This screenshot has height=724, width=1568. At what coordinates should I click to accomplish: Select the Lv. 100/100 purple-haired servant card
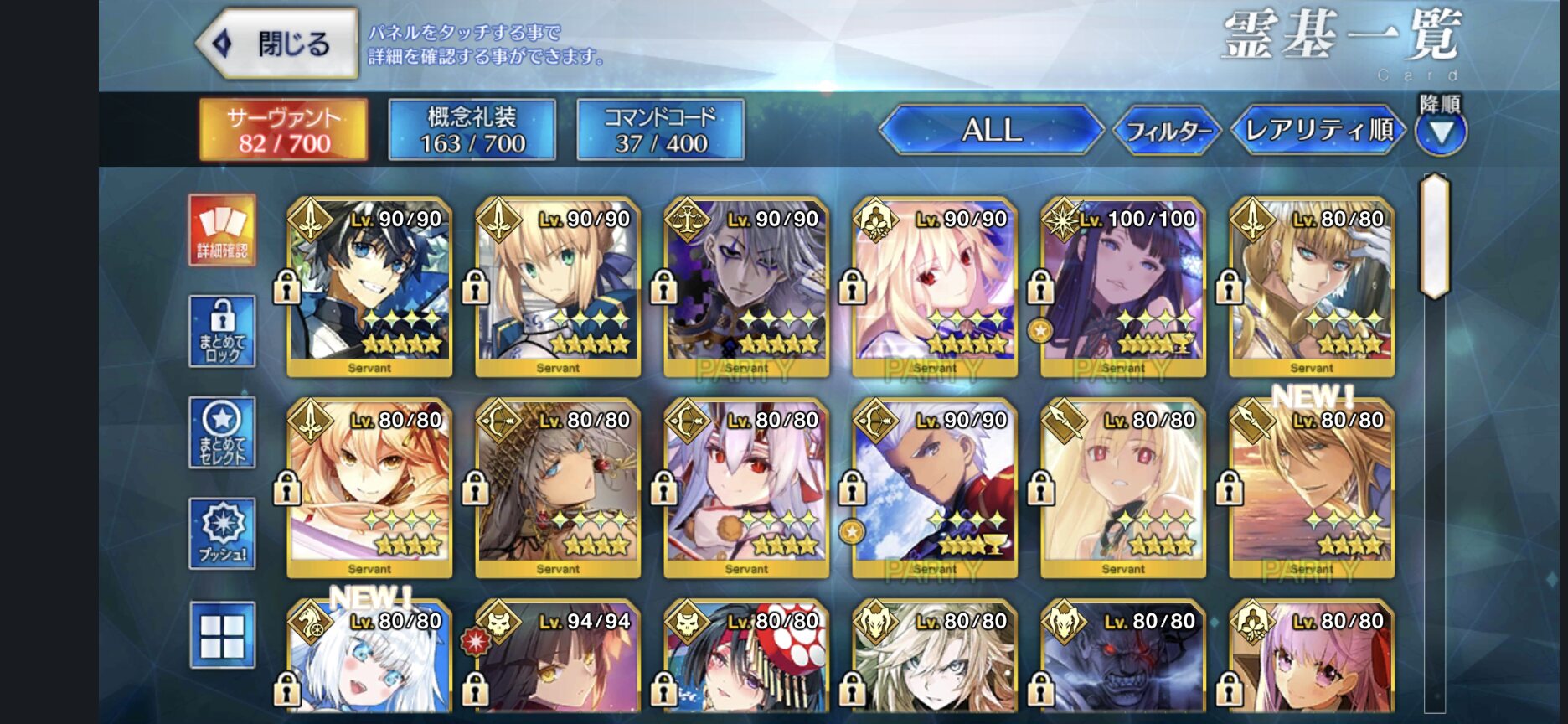coord(1122,287)
